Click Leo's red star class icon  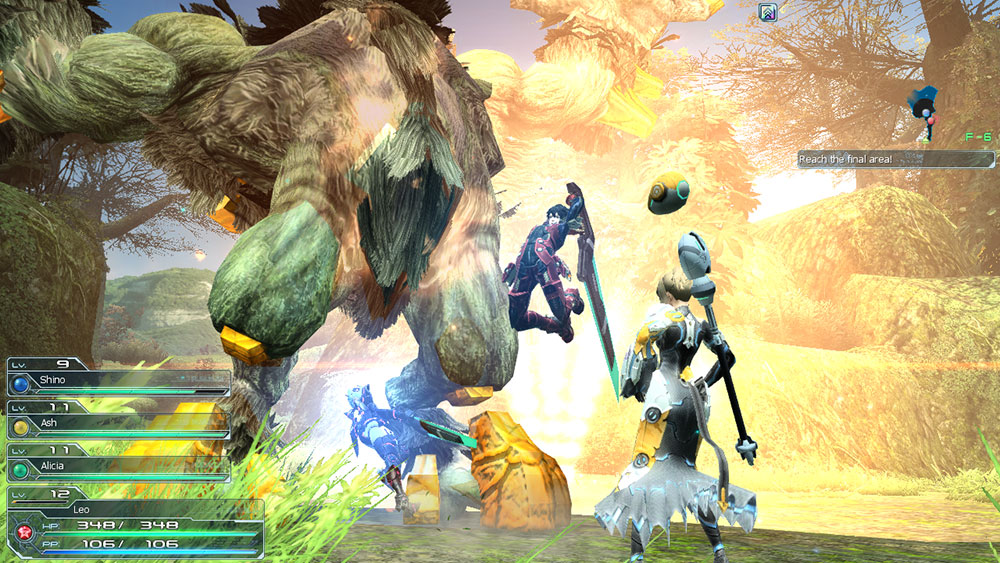pos(19,532)
